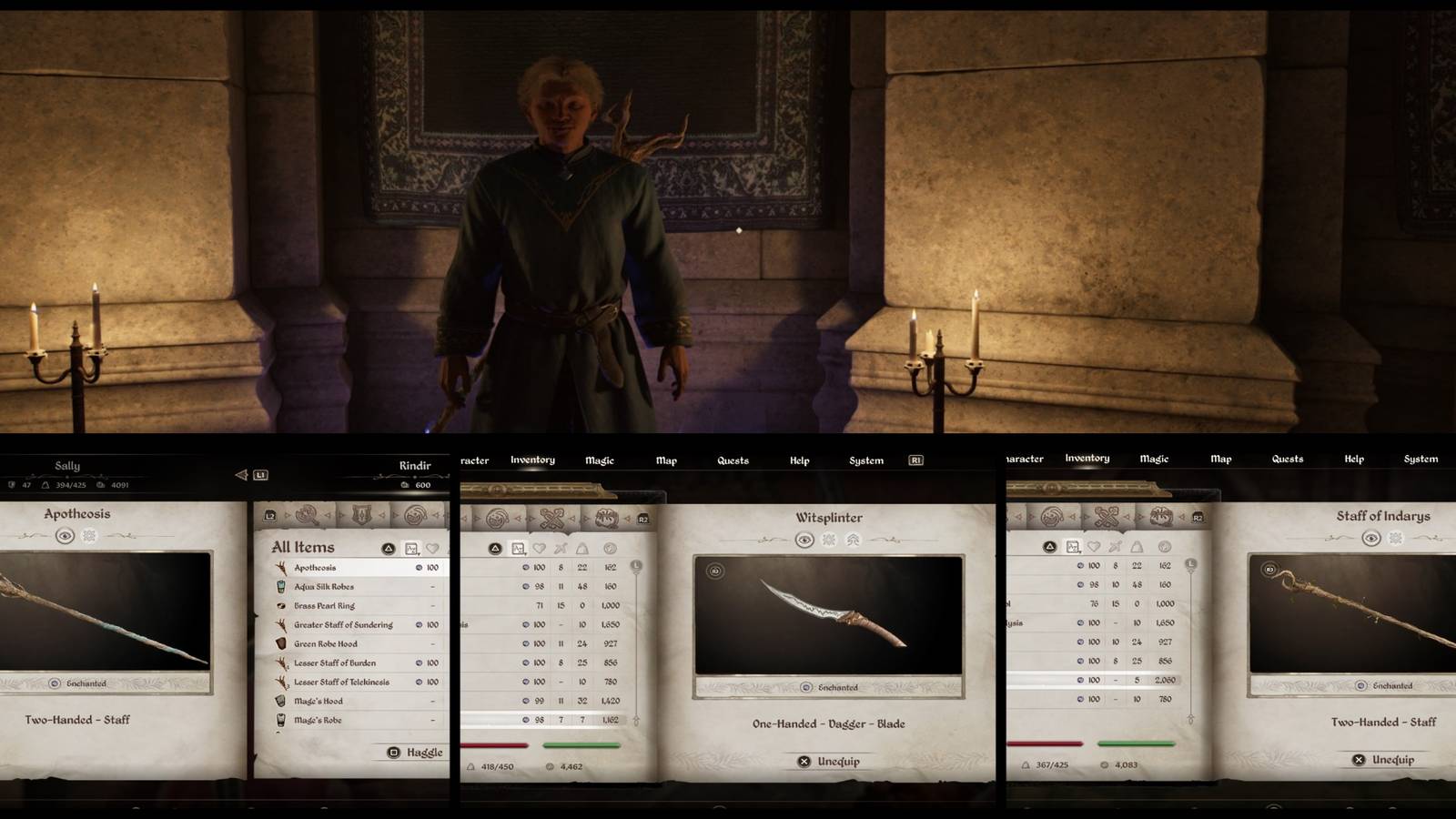Image resolution: width=1456 pixels, height=819 pixels.
Task: Sort items alphabetically with the Az icon
Action: coord(520,548)
